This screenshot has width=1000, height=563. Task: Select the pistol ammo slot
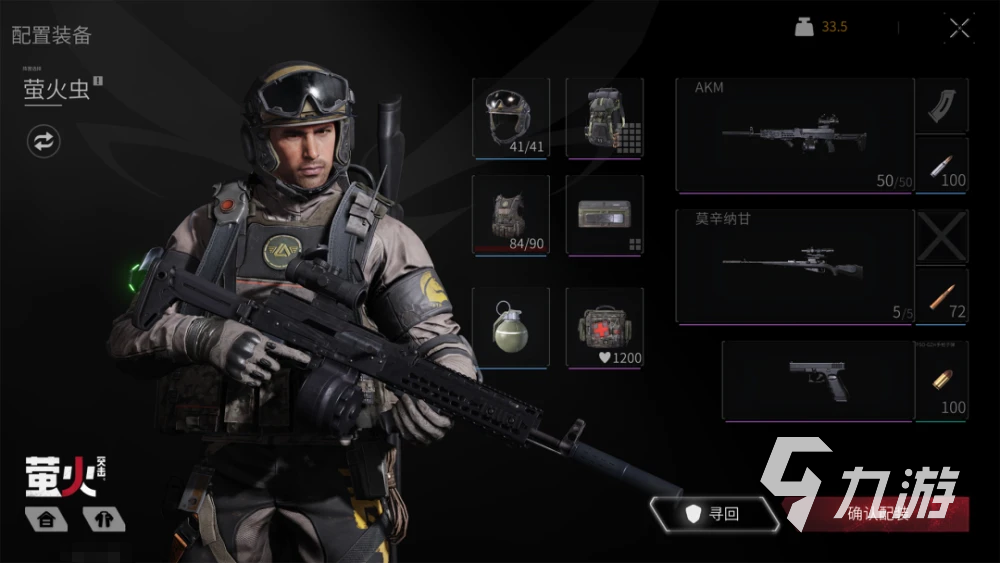[941, 380]
